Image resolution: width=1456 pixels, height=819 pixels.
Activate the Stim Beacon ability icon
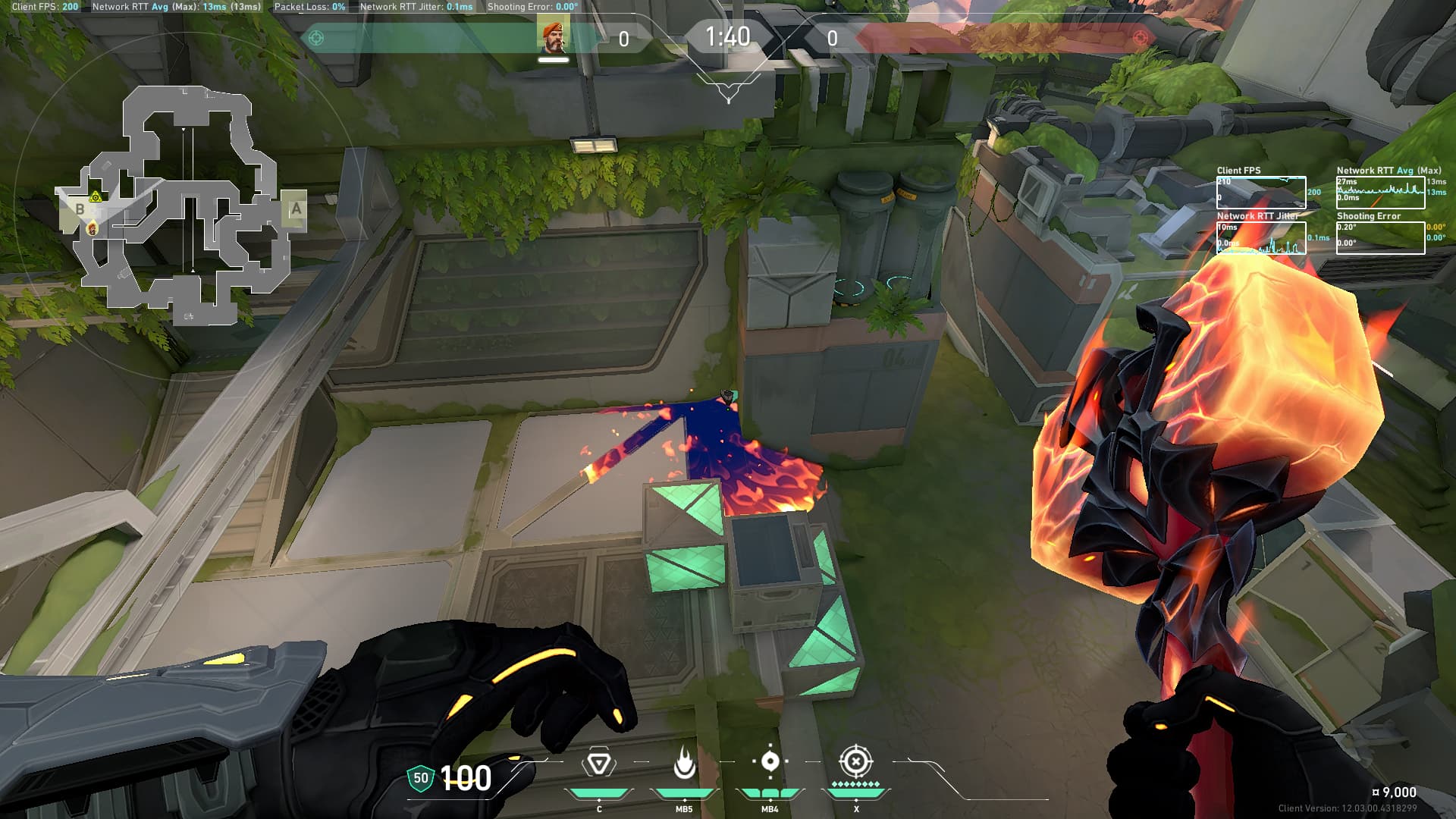point(598,763)
